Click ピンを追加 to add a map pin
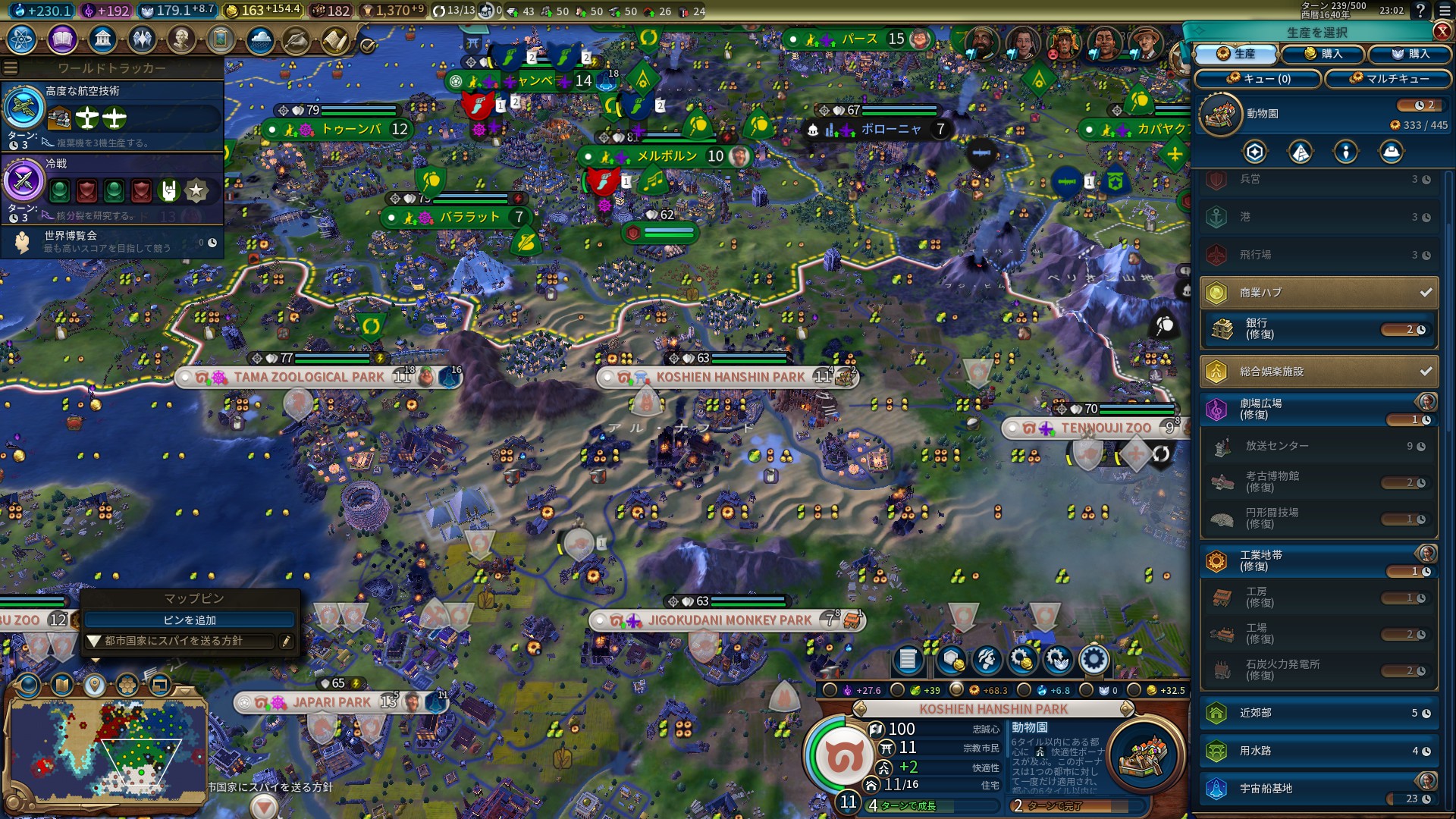 pyautogui.click(x=190, y=620)
